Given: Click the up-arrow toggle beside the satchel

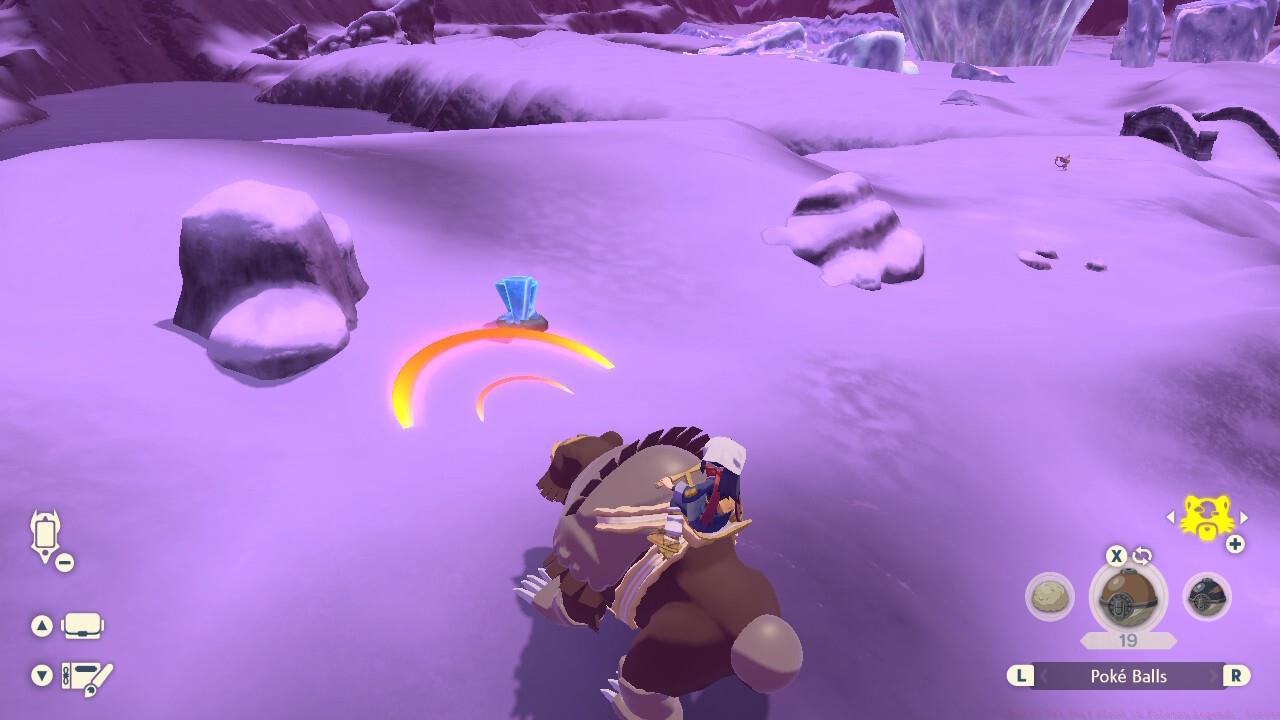Looking at the screenshot, I should [x=42, y=624].
